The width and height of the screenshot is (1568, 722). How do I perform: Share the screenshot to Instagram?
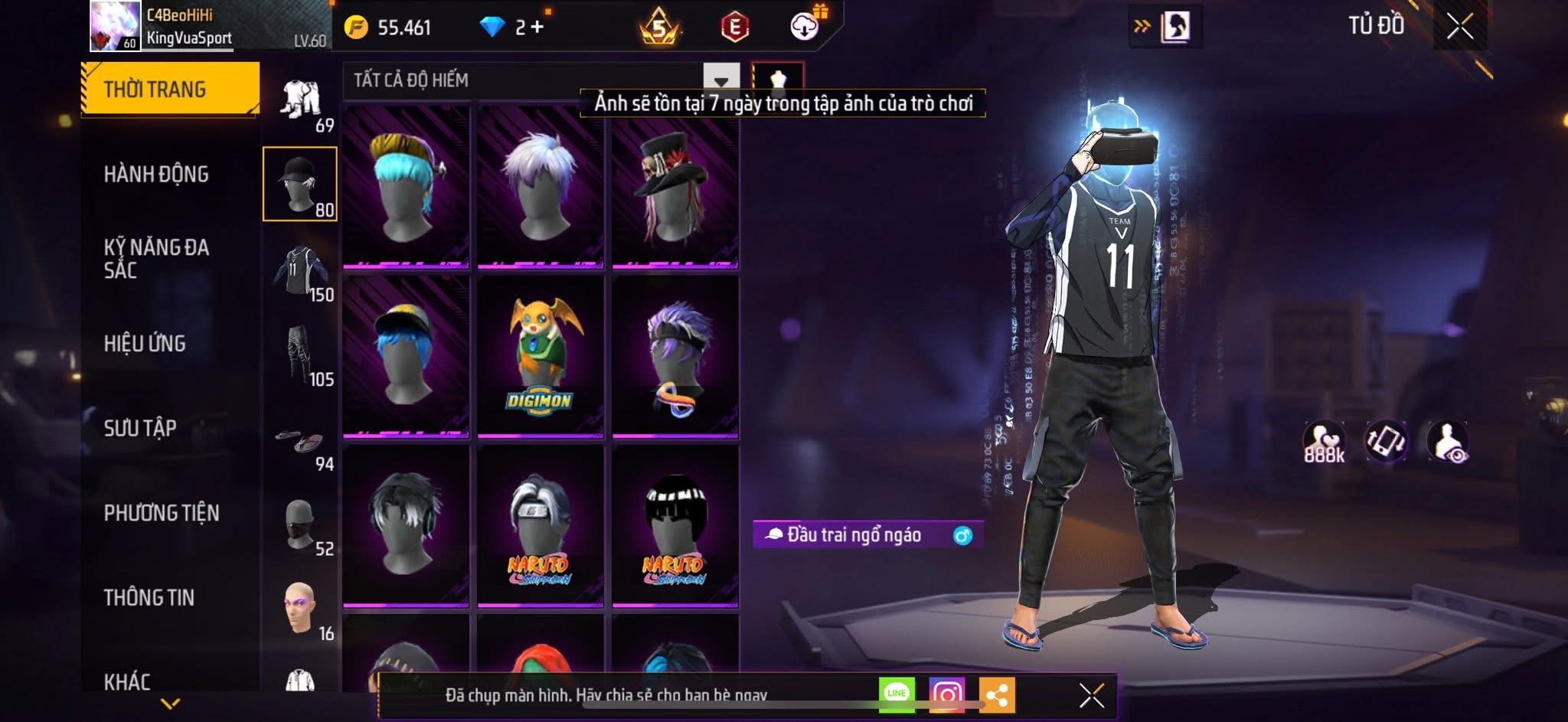(947, 694)
